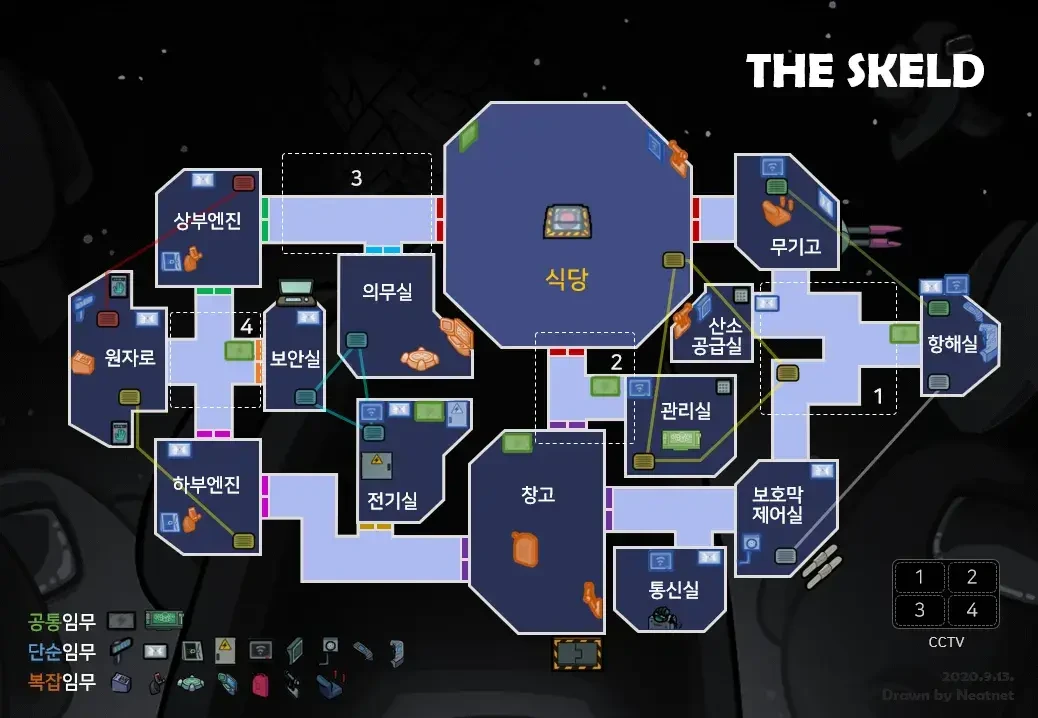Screen dimensions: 1038x718
Task: Select camera 1 in the CCTV grid
Action: click(920, 577)
